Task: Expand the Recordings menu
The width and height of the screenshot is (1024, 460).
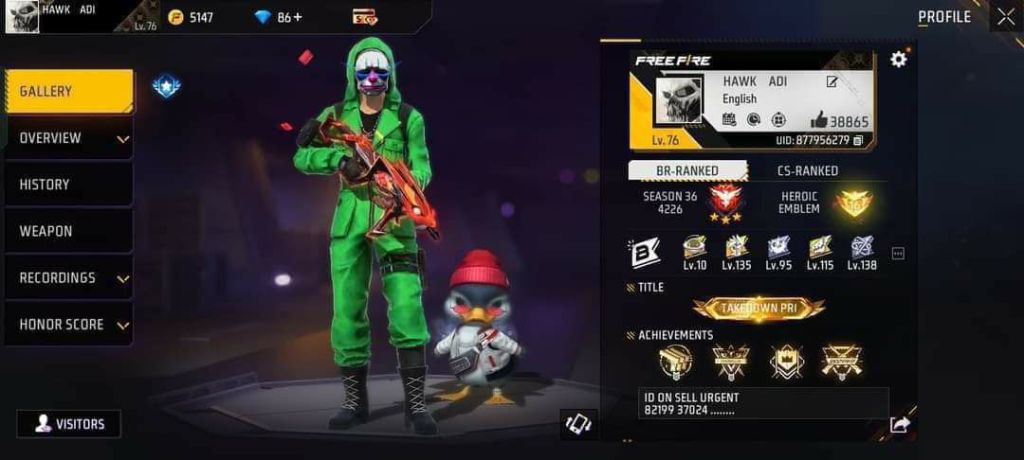Action: point(68,278)
